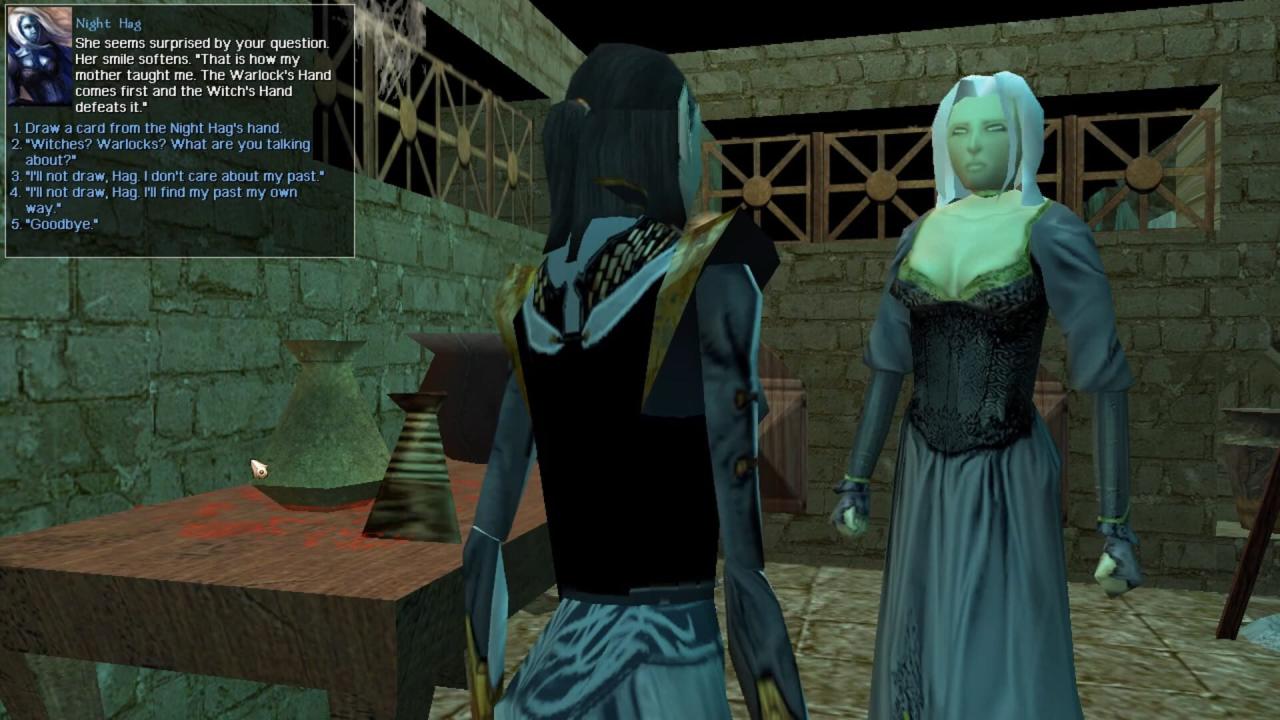Say "Goodbye" to end the conversation
1280x720 pixels.
tap(61, 224)
